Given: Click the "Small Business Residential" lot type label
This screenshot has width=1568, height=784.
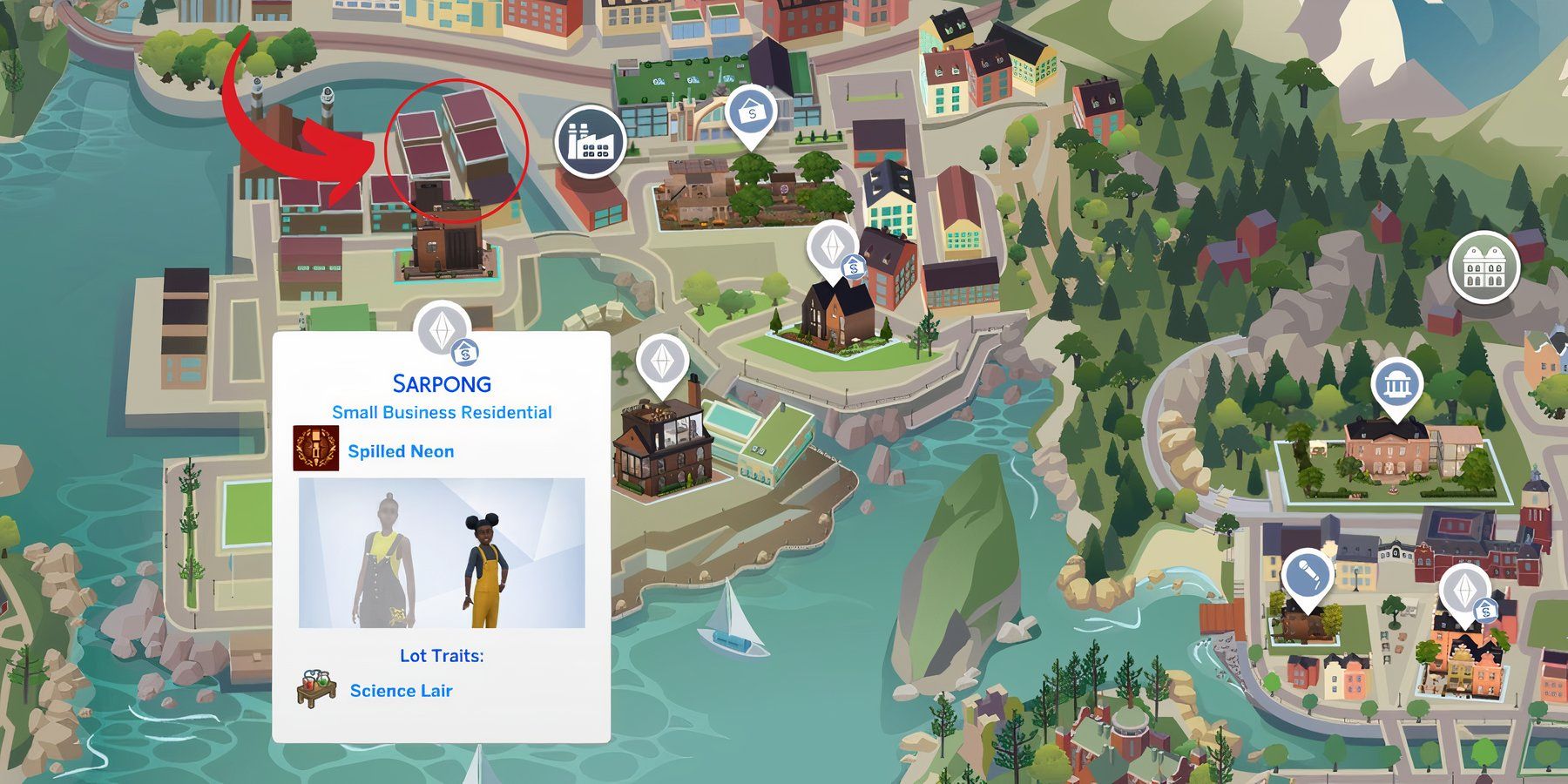Looking at the screenshot, I should 443,413.
